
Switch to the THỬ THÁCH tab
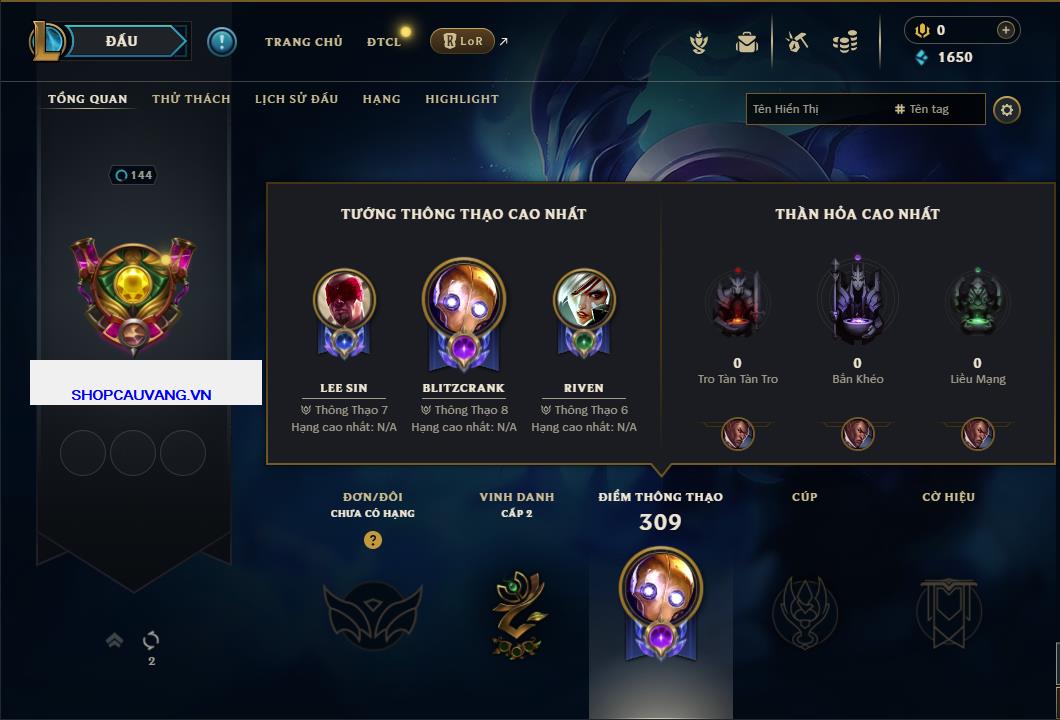tap(191, 99)
